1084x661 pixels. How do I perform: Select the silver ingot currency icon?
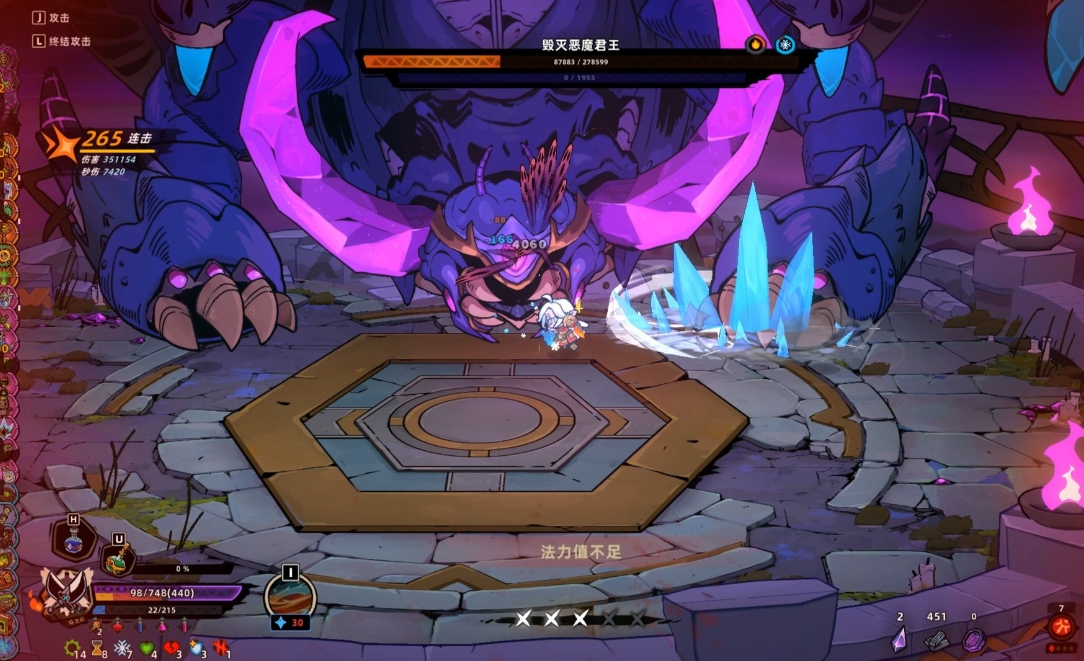pyautogui.click(x=935, y=638)
